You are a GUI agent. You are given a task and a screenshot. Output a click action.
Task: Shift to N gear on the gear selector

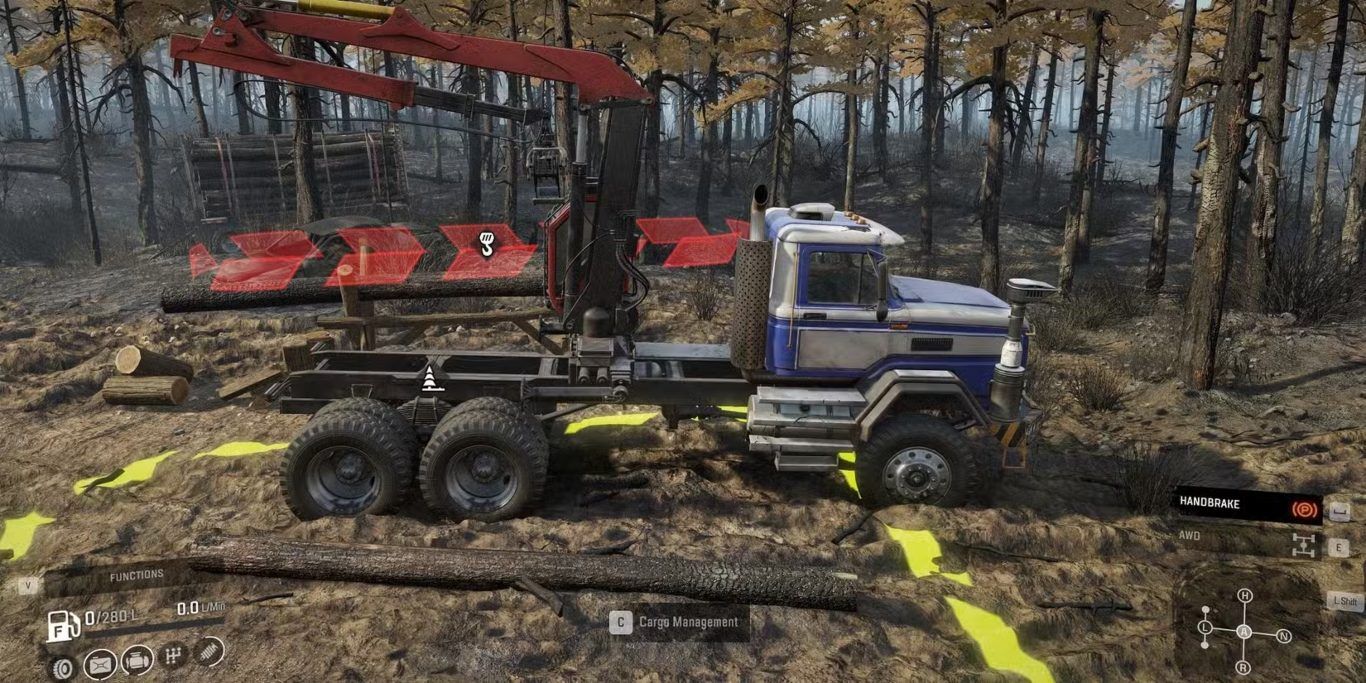point(1284,636)
